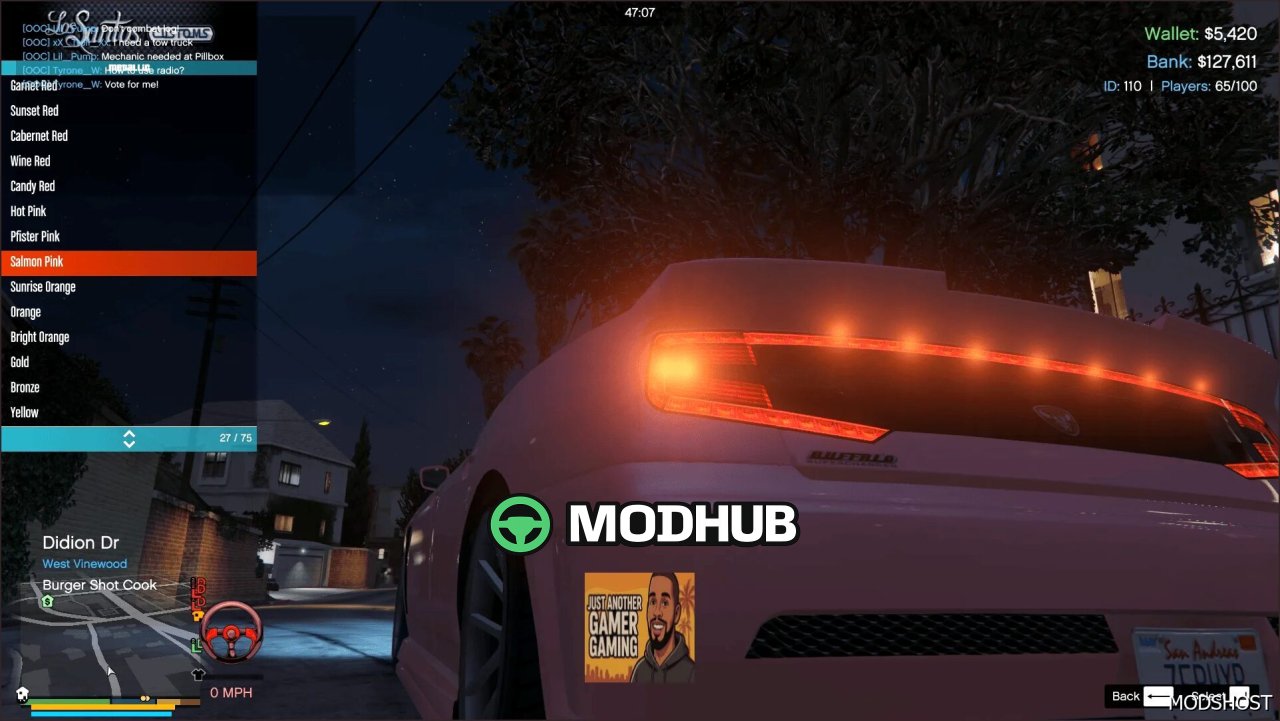Click the player arrow marker on the minimap
1280x721 pixels.
point(110,670)
